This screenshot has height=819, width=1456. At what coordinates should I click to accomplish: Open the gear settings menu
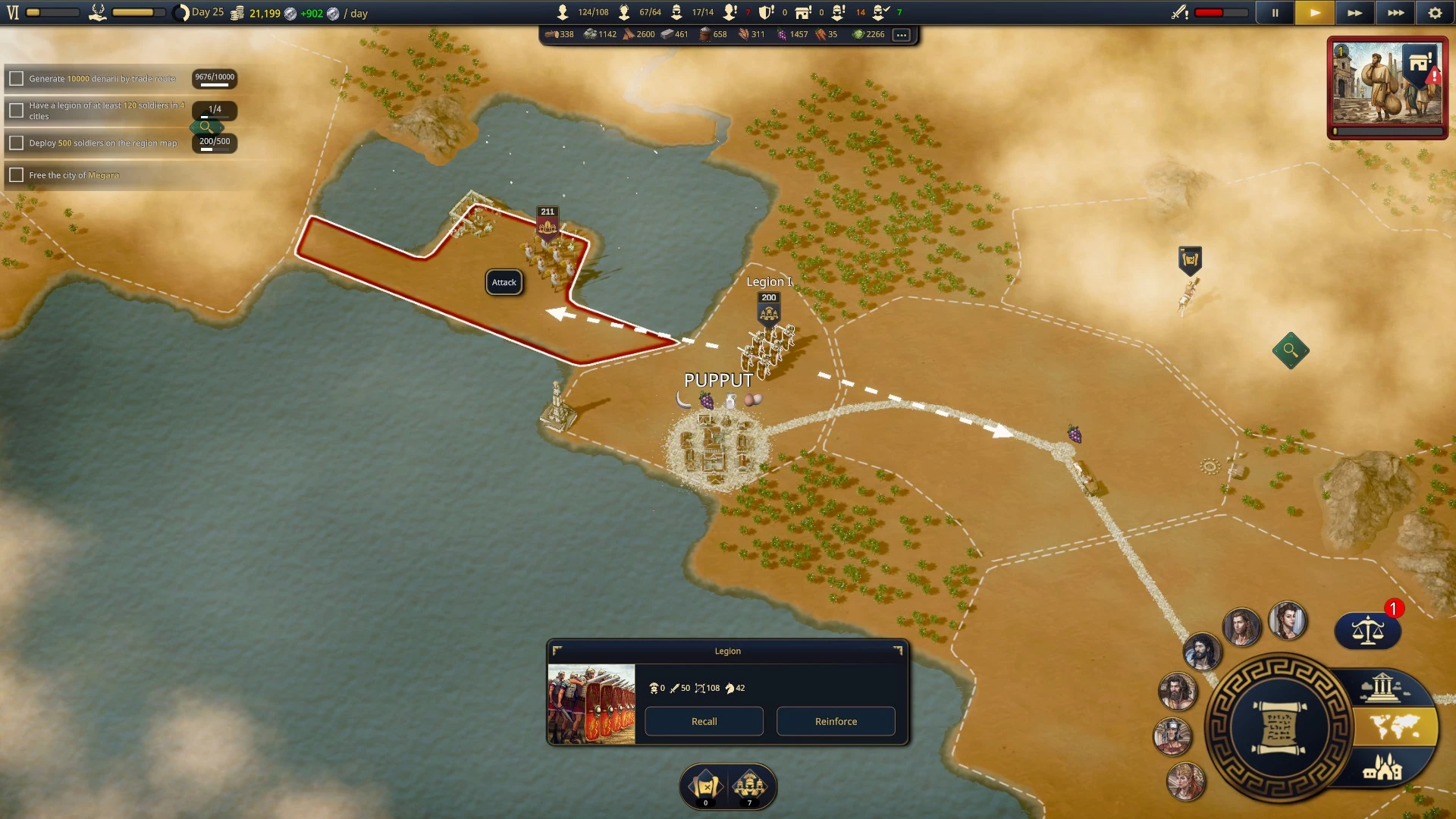1435,13
